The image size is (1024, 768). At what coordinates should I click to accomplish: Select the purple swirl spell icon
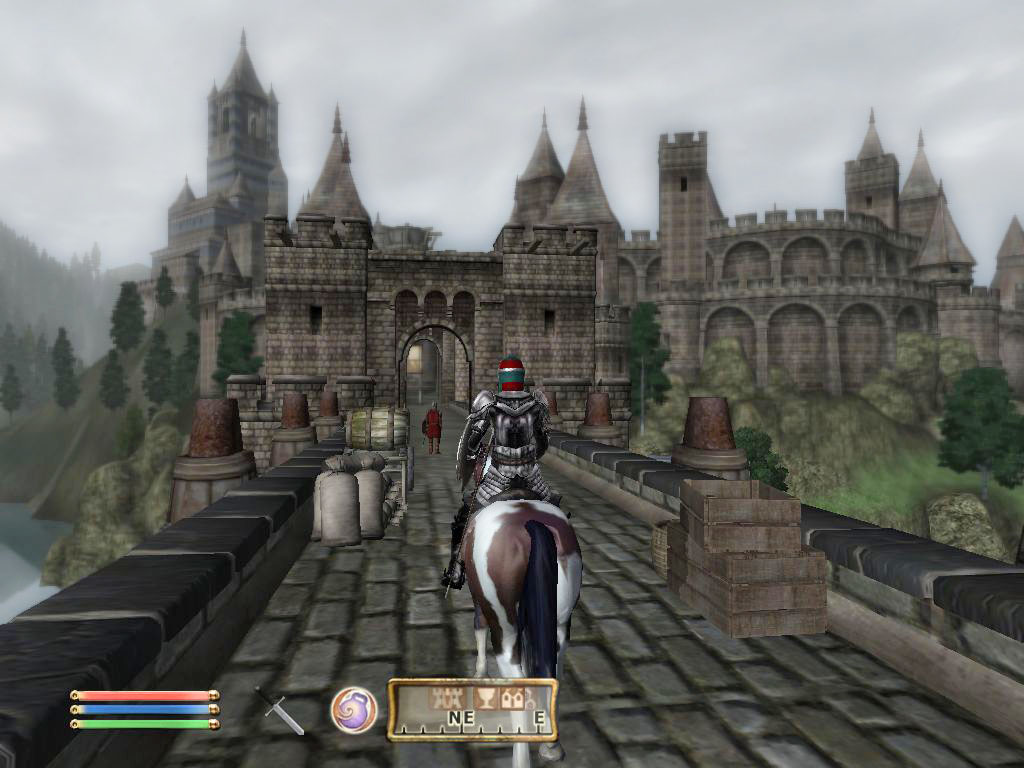[353, 709]
